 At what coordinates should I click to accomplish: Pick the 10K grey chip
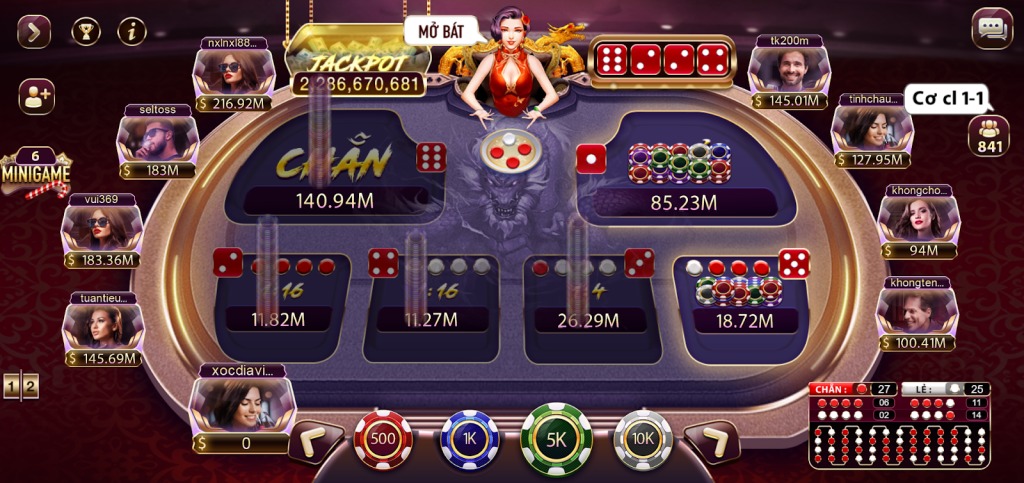click(643, 439)
